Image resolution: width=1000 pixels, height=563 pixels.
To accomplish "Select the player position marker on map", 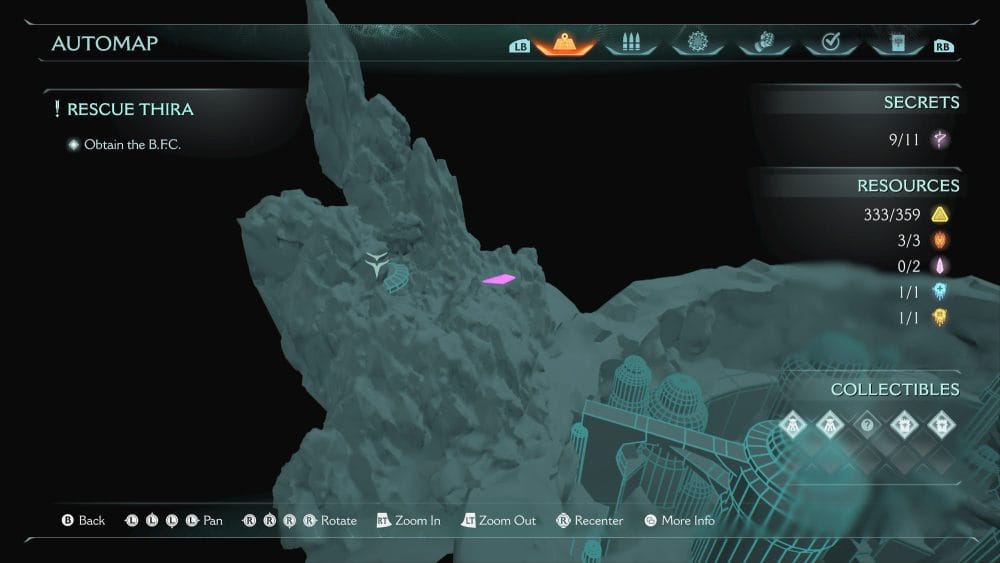I will [x=377, y=265].
